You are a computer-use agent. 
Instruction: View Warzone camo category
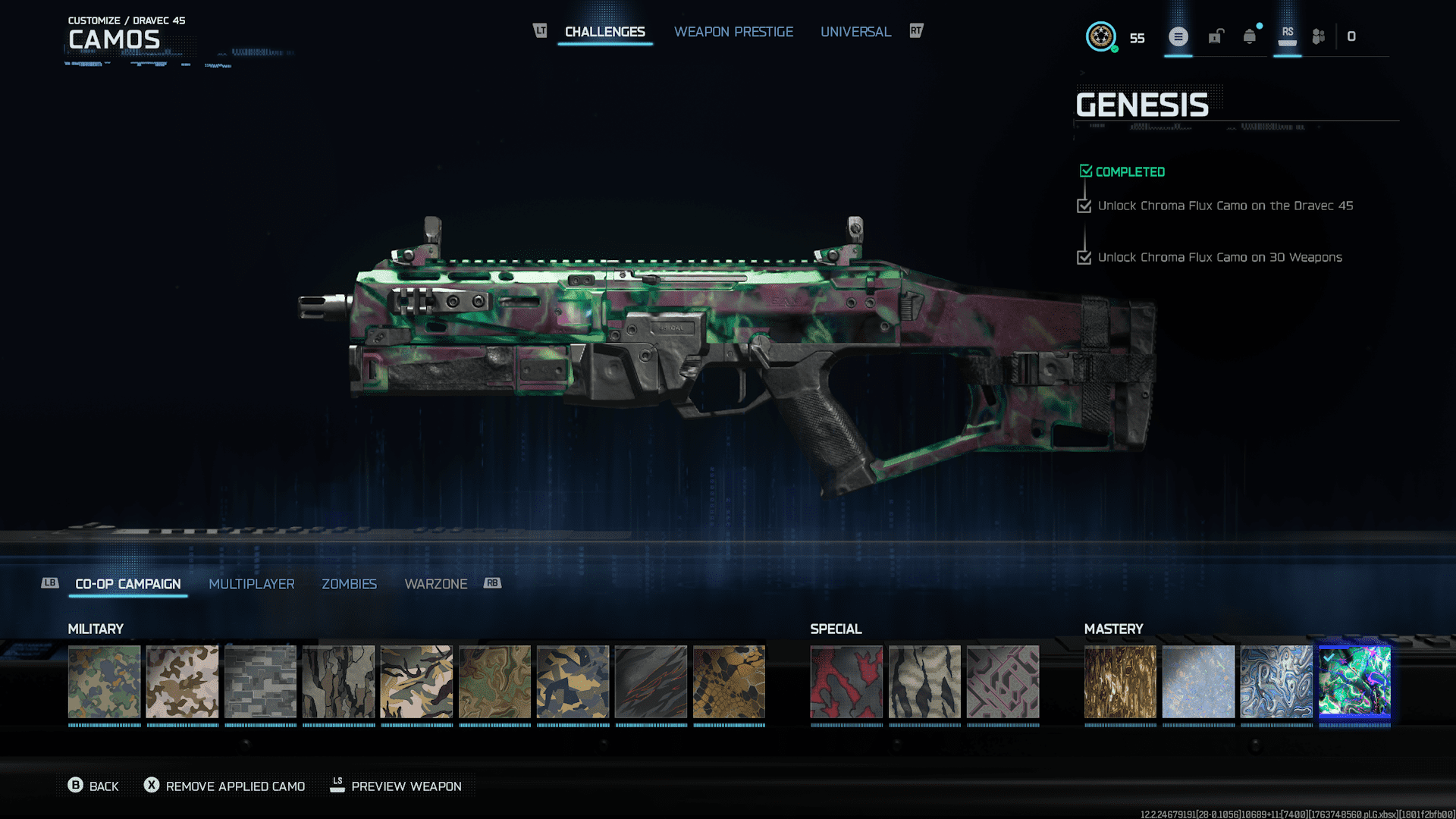(435, 584)
